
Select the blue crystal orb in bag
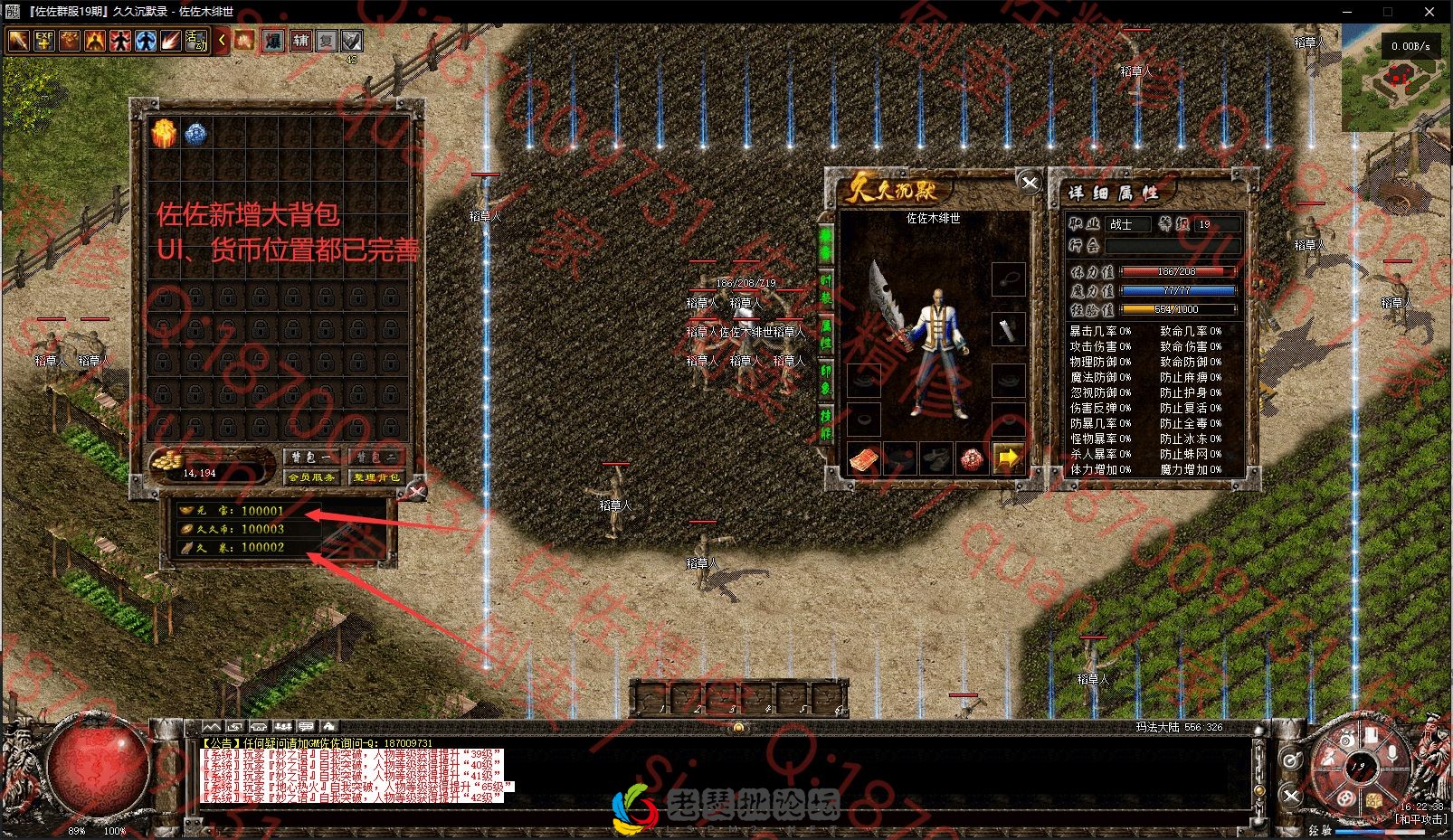coord(195,134)
